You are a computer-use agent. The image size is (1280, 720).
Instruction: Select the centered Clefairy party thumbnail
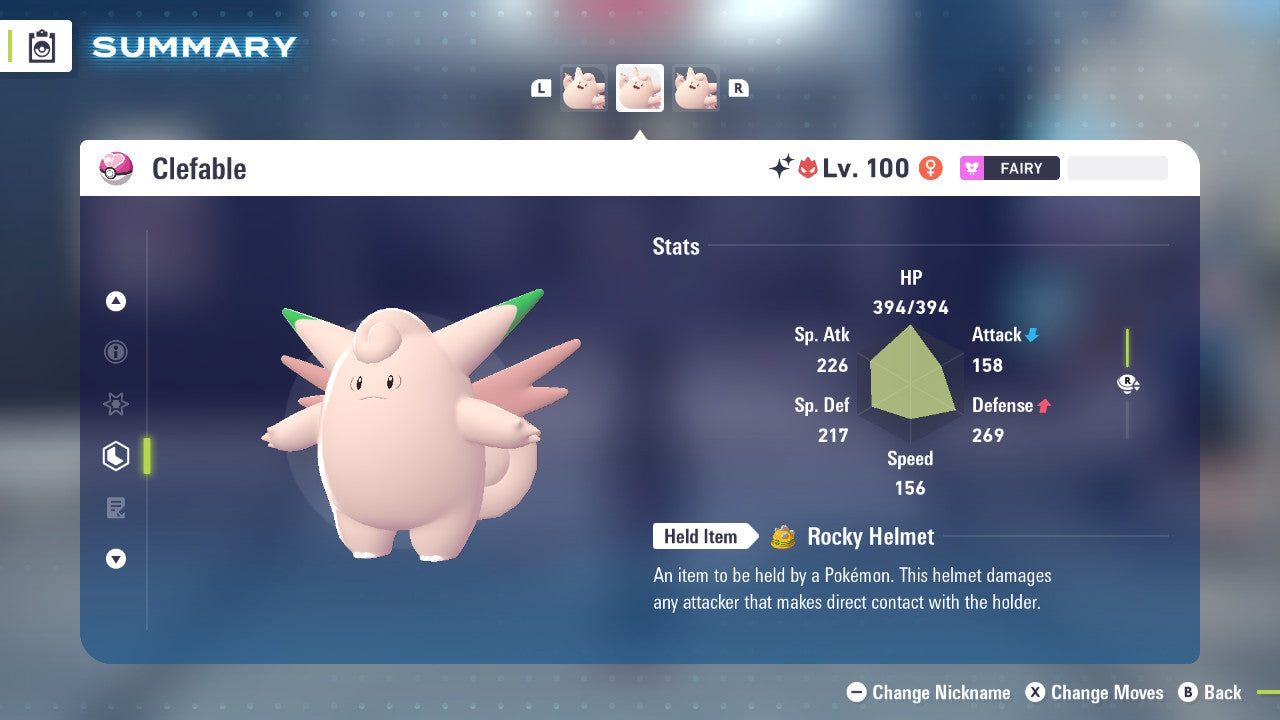click(x=639, y=87)
